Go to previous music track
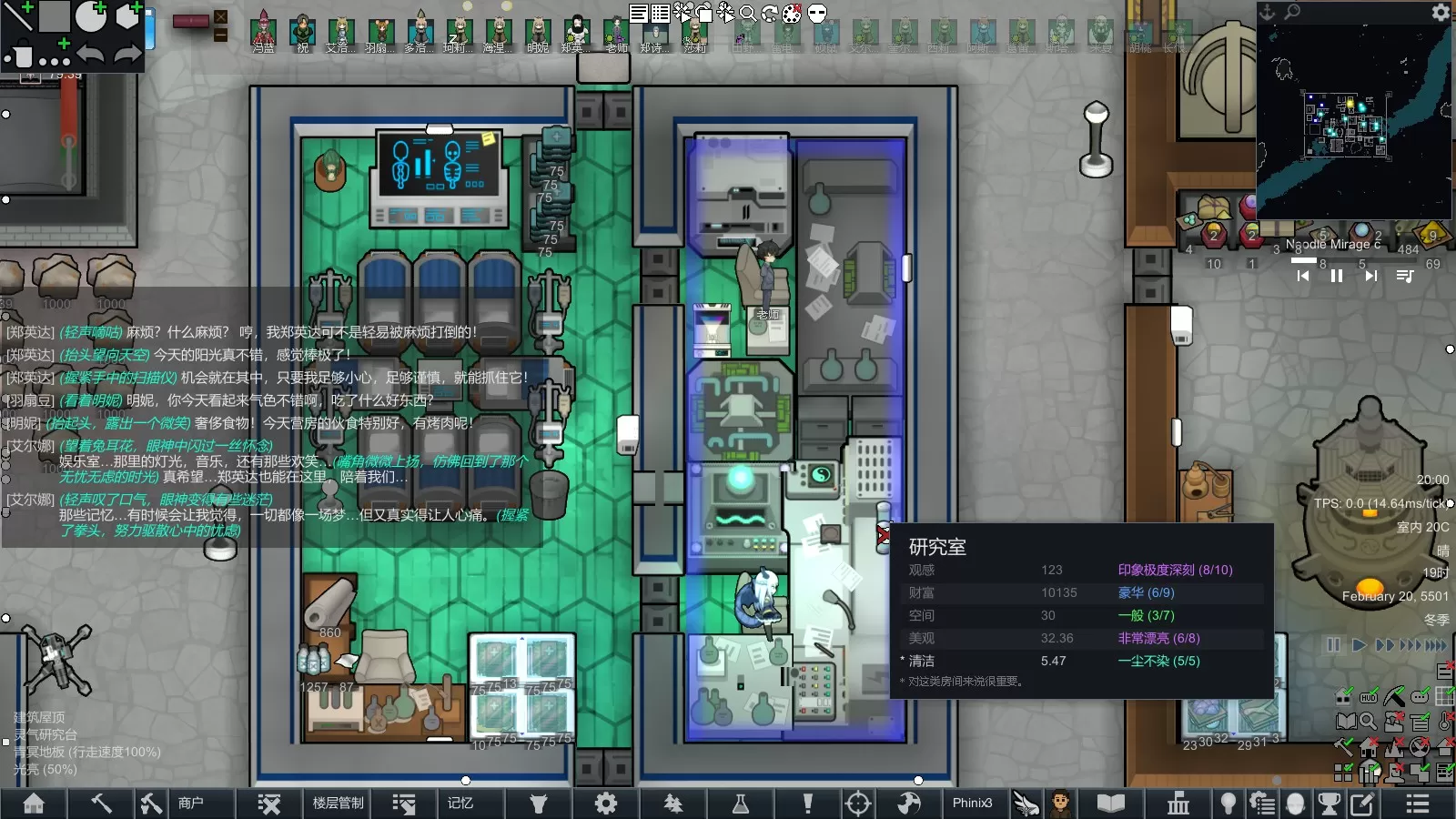1456x819 pixels. tap(1303, 276)
